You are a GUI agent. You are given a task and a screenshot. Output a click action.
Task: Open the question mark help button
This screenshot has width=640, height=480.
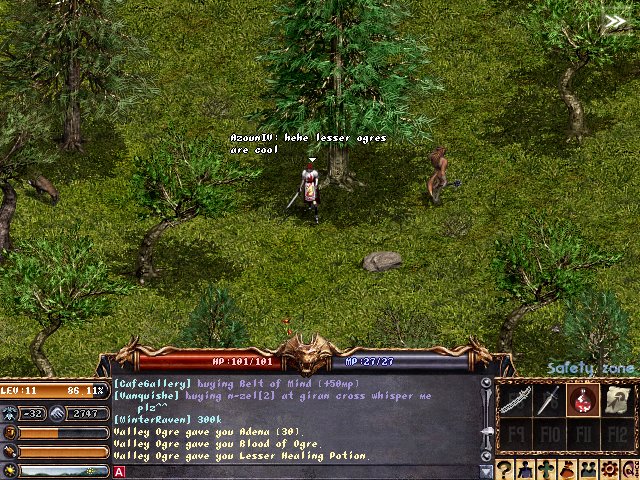click(506, 469)
